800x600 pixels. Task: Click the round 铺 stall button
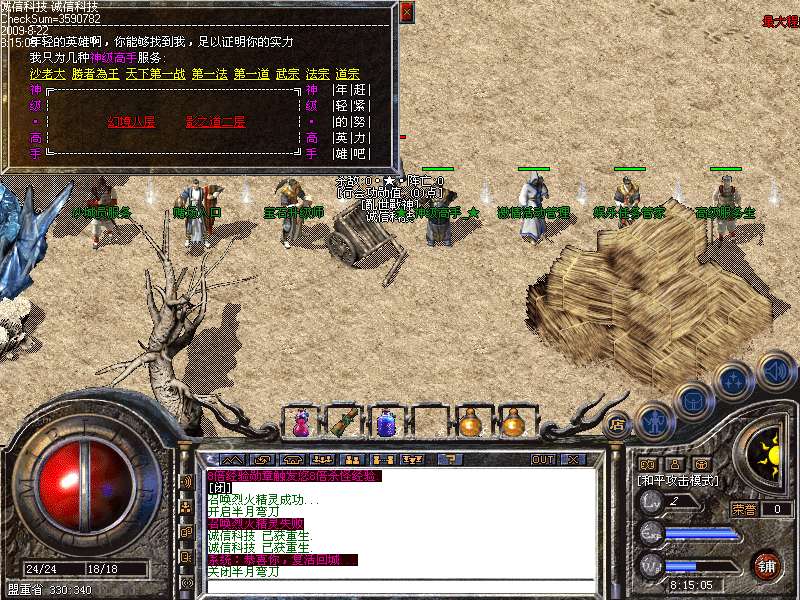pos(767,565)
